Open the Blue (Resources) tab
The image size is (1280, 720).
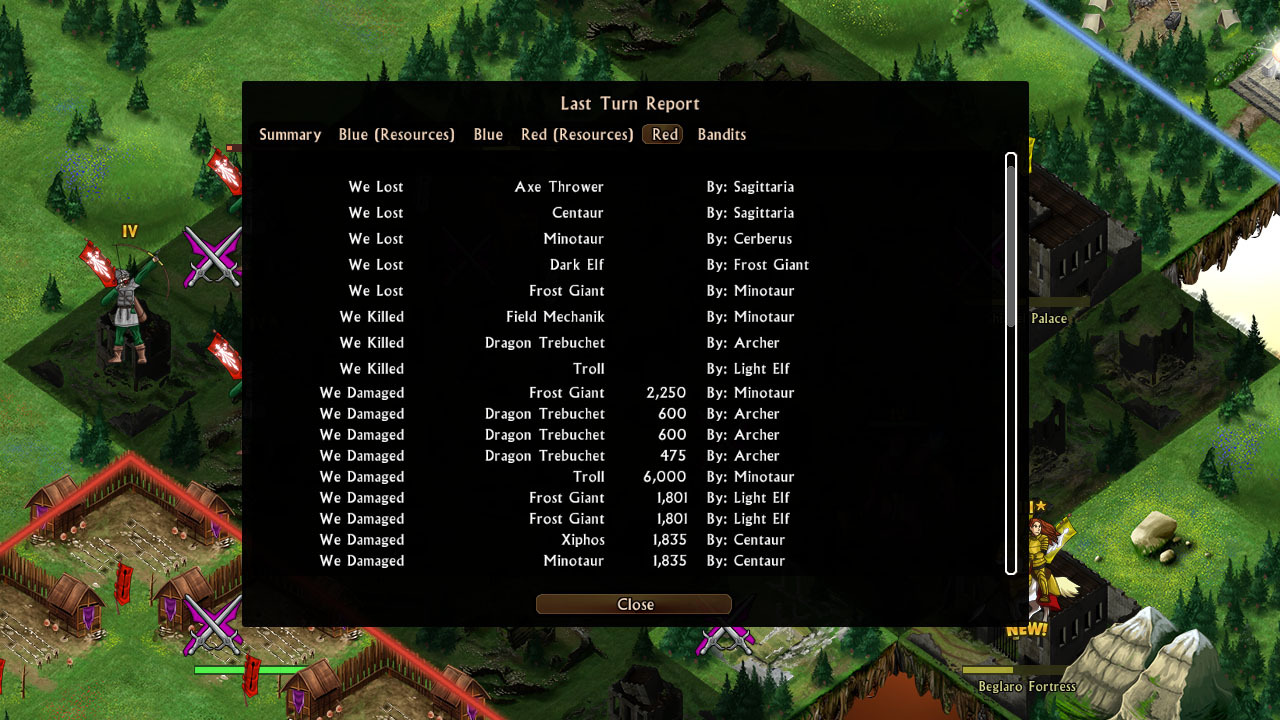[396, 134]
